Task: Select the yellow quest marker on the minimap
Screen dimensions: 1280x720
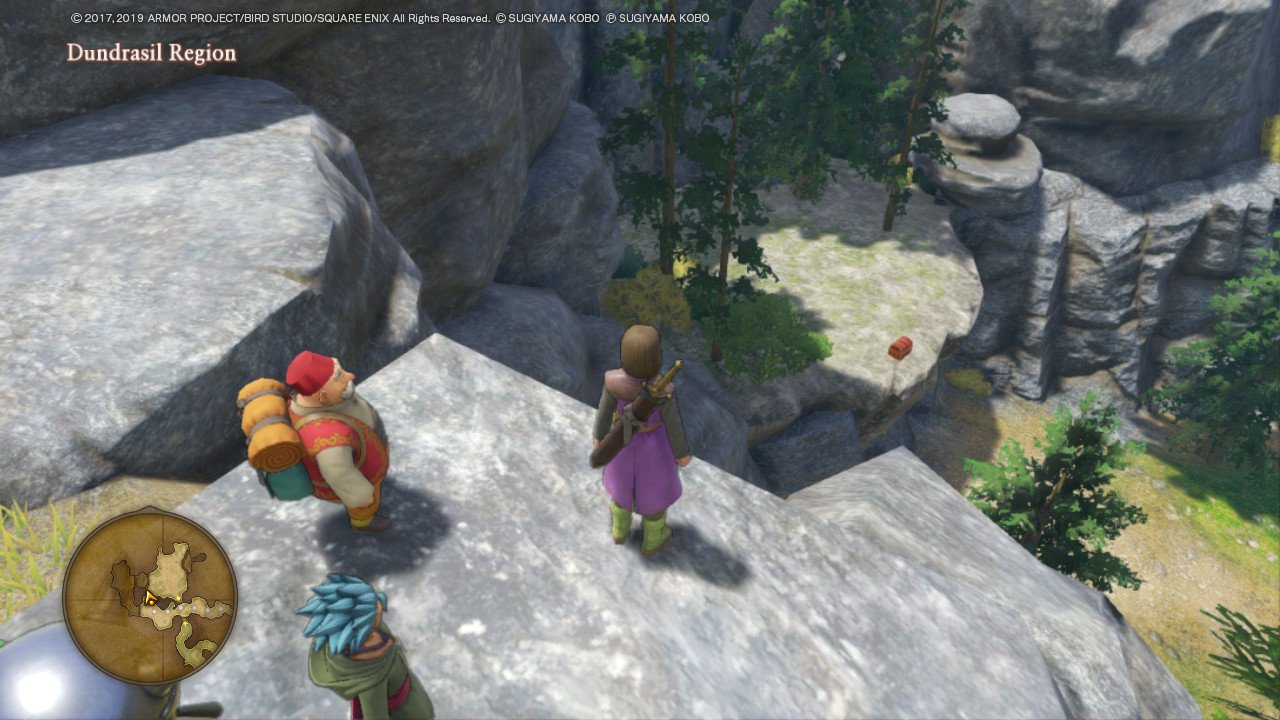Action: [177, 597]
